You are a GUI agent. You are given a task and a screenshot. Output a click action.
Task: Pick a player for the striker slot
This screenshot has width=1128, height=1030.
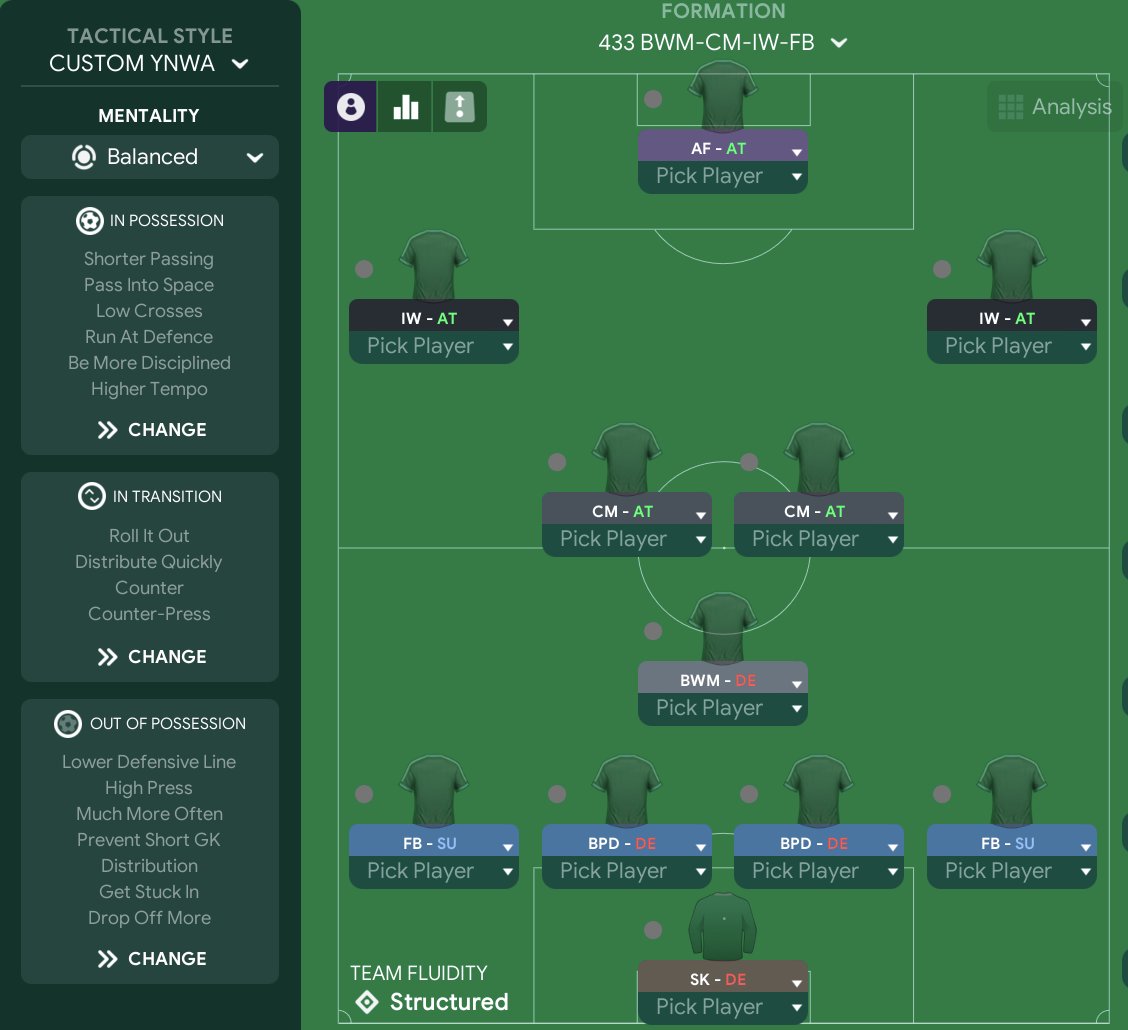coord(722,177)
